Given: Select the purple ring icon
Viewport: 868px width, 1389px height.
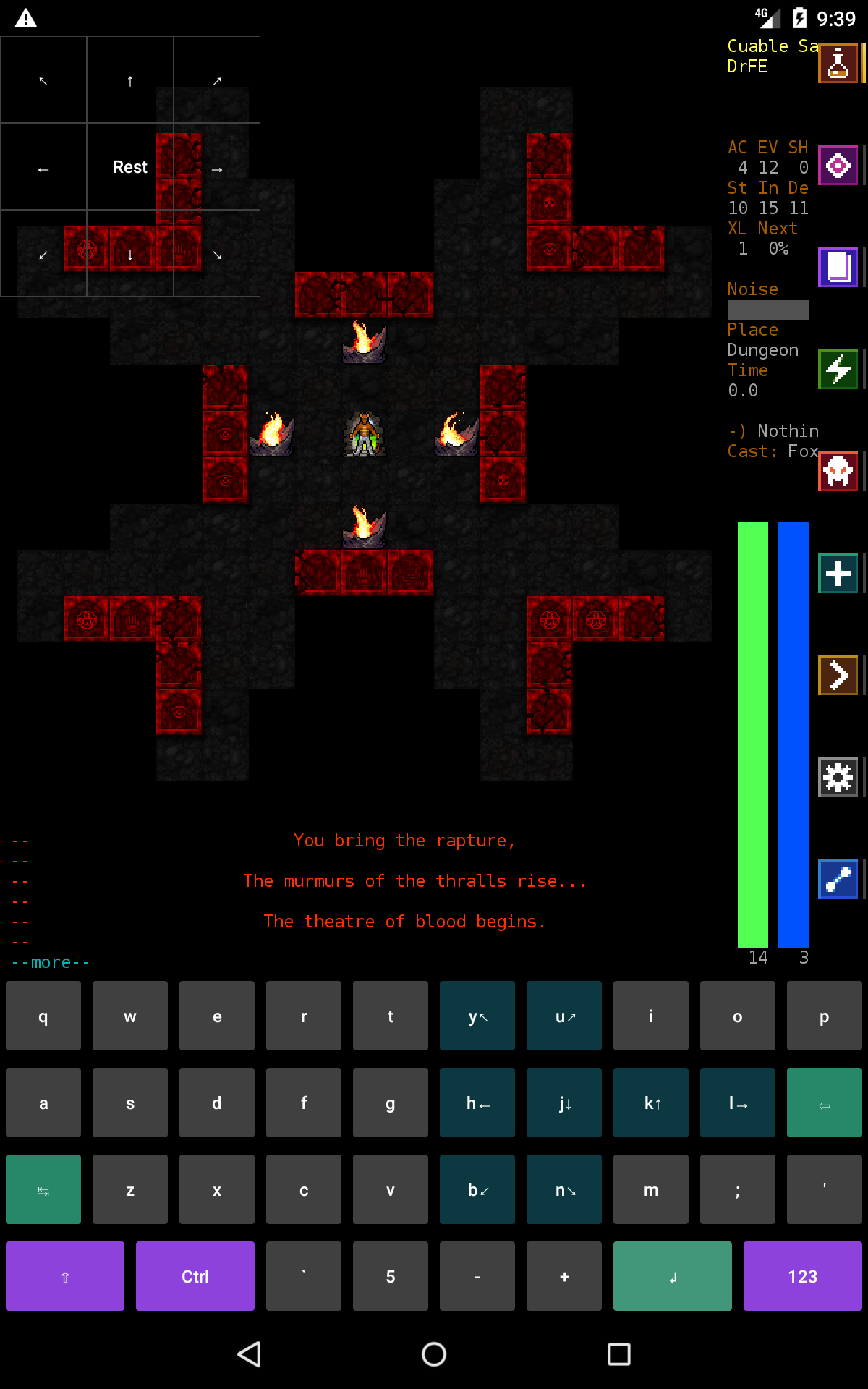Looking at the screenshot, I should pos(838,166).
